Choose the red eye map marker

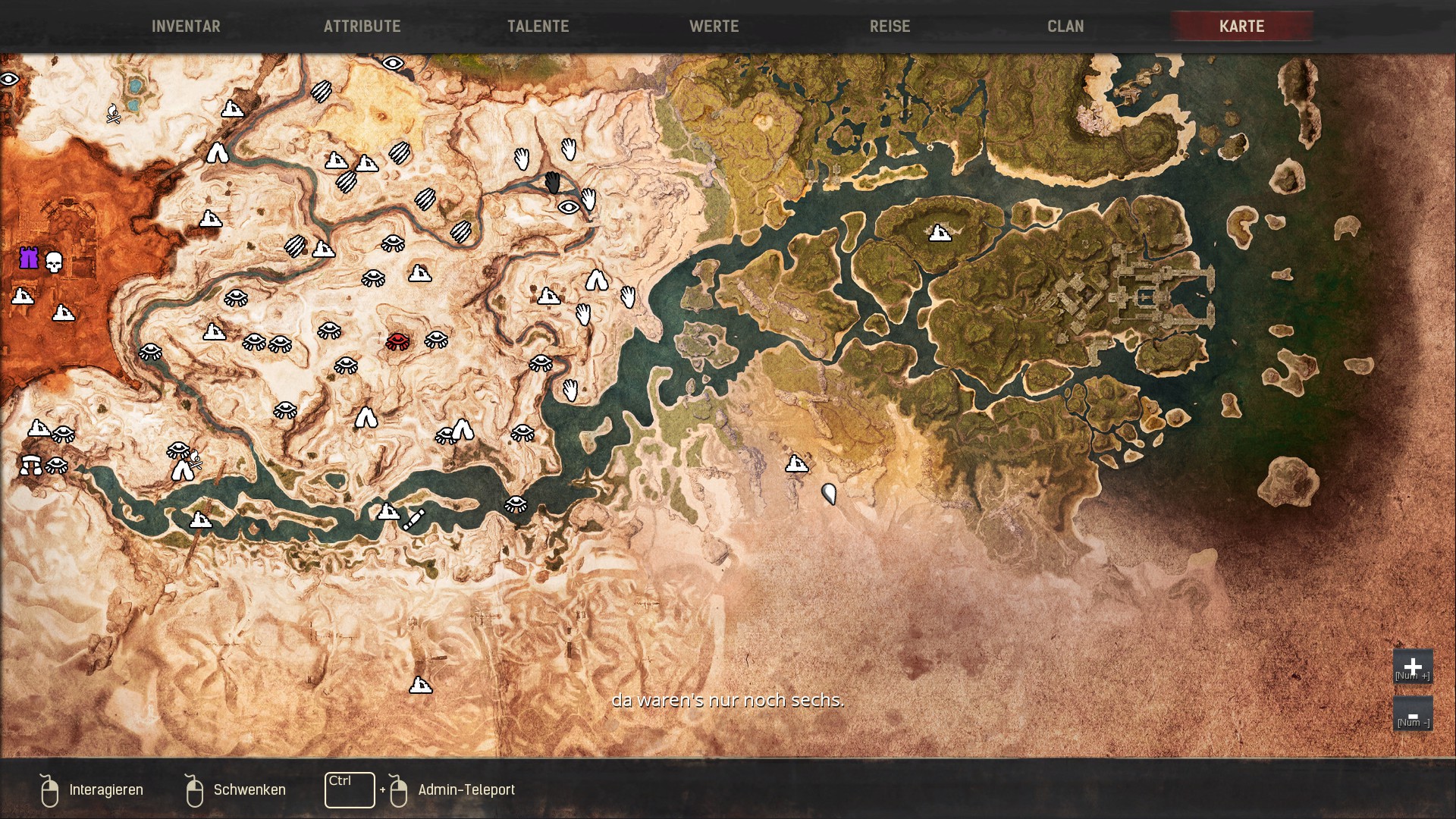397,340
